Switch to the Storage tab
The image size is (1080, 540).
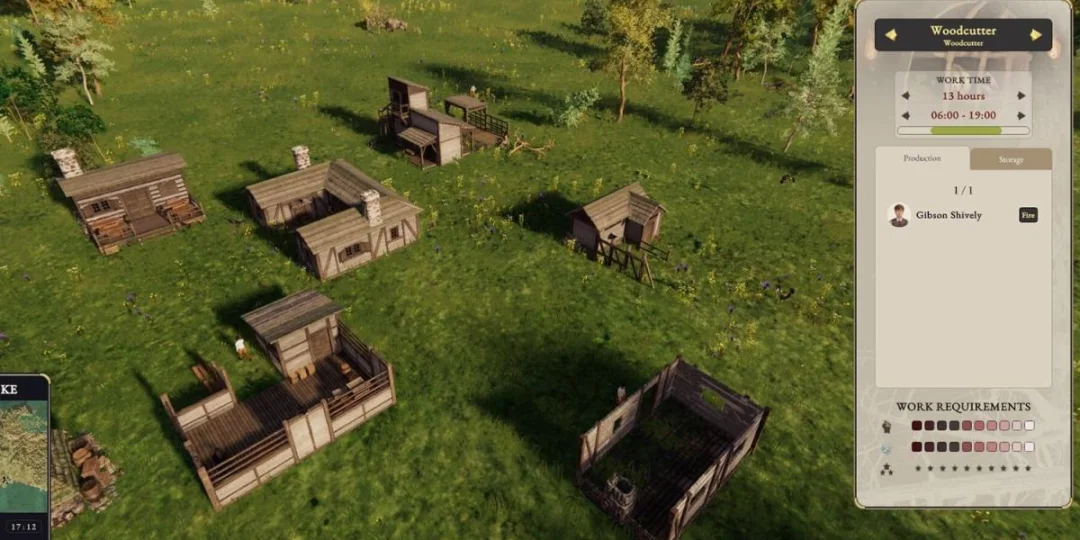1010,159
